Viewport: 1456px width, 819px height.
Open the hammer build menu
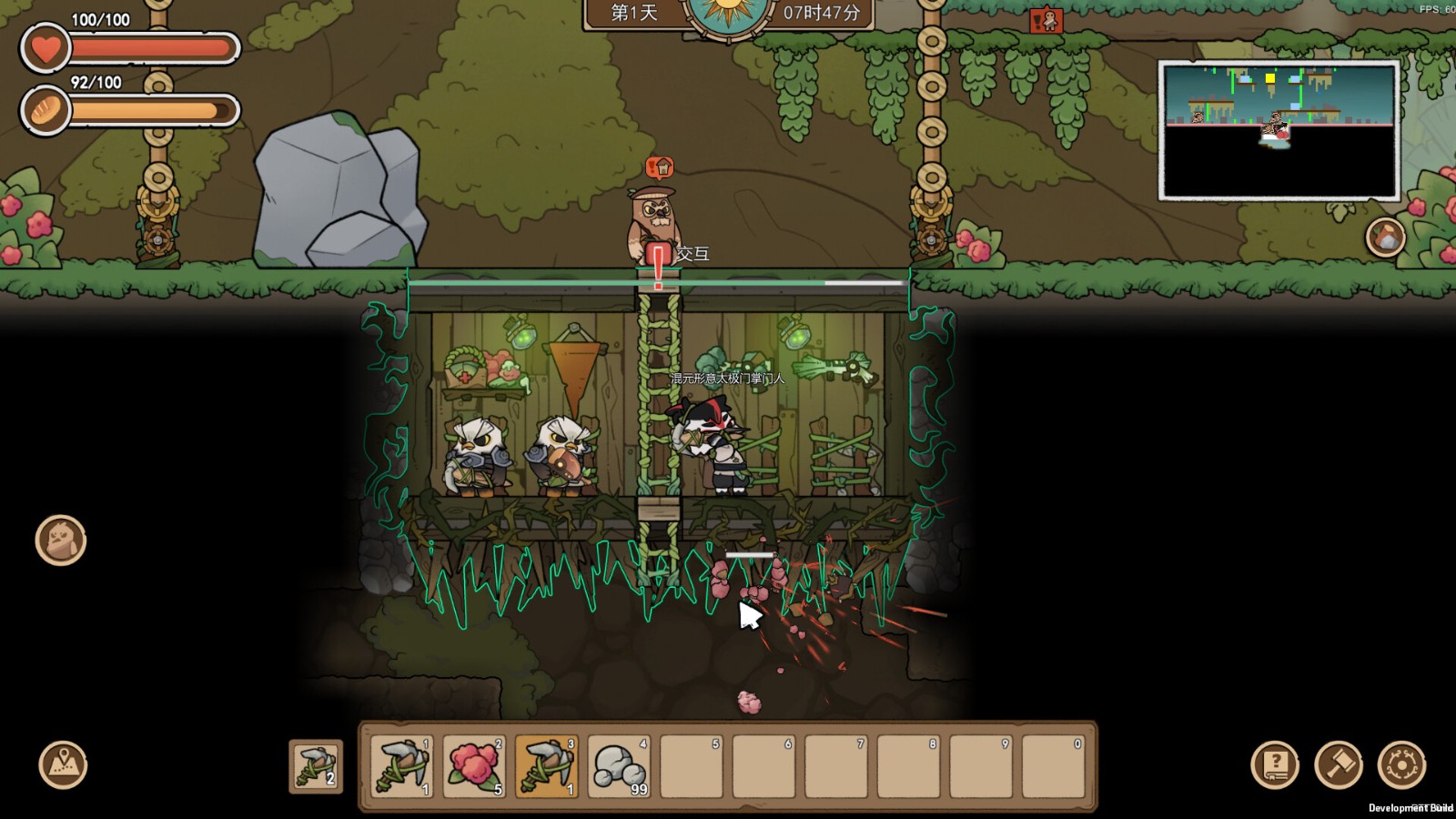pos(1339,764)
